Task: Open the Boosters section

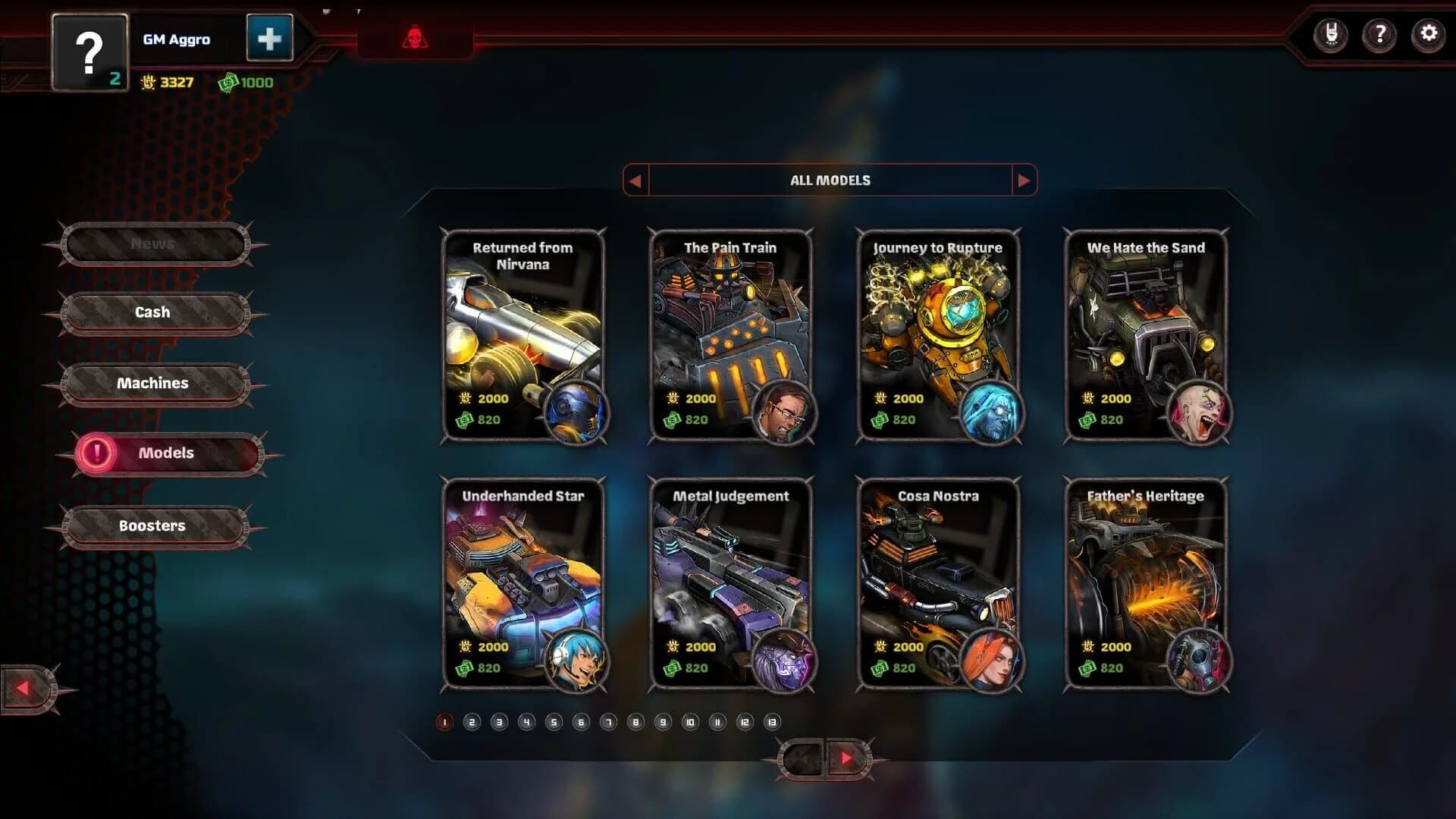Action: 154,525
